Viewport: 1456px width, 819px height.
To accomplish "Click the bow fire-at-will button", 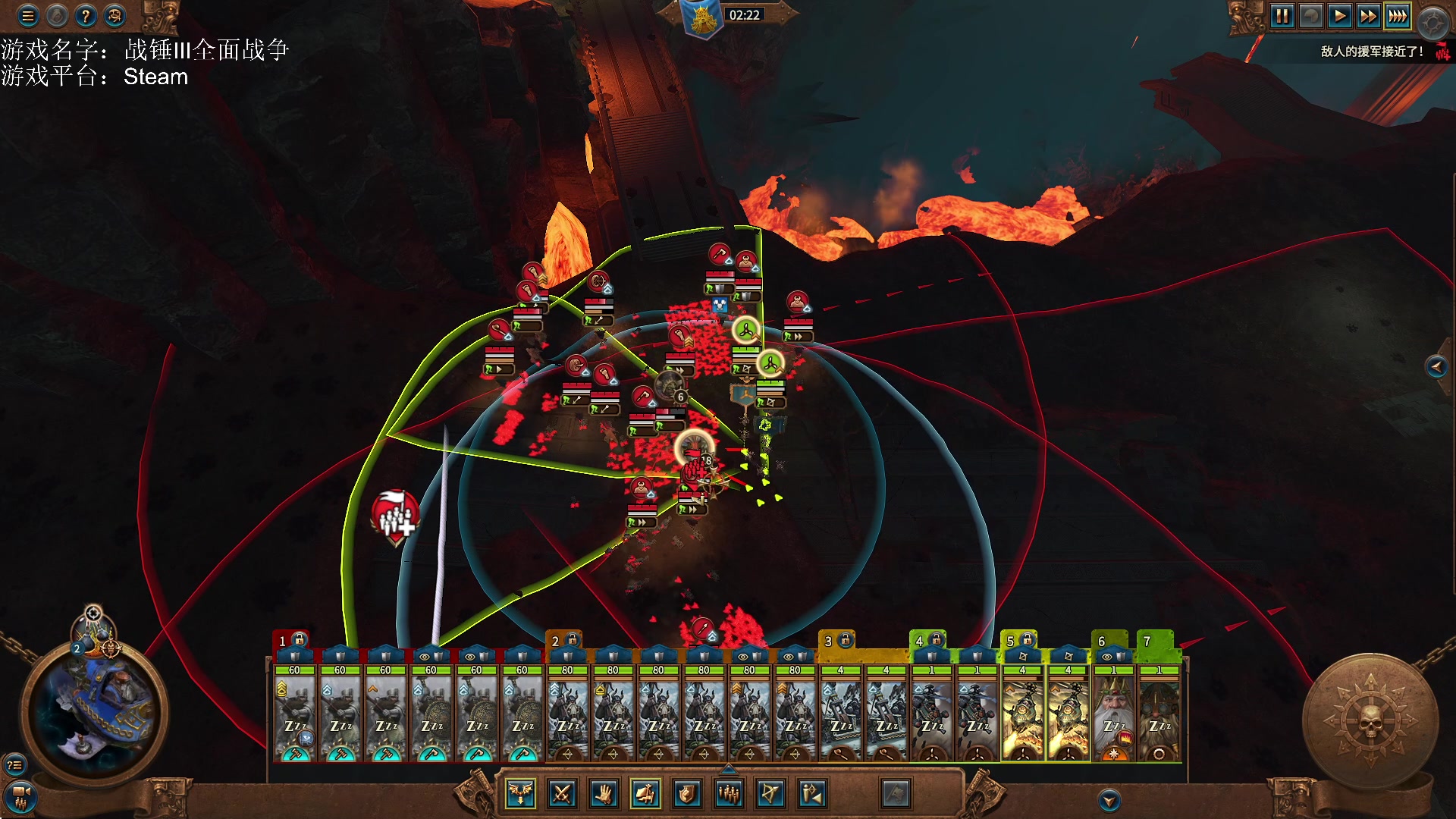I will (x=770, y=794).
